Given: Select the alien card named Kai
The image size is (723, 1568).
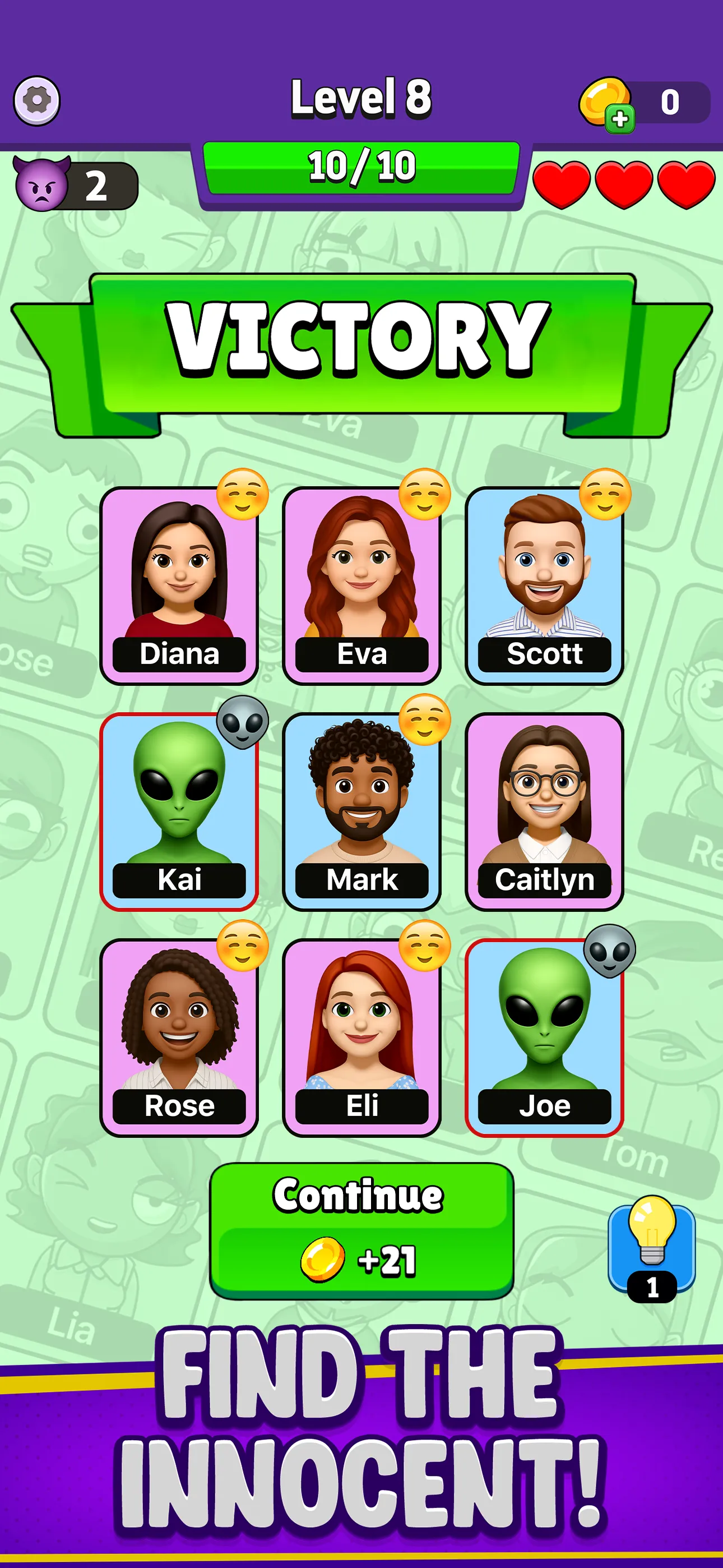Looking at the screenshot, I should [x=179, y=811].
